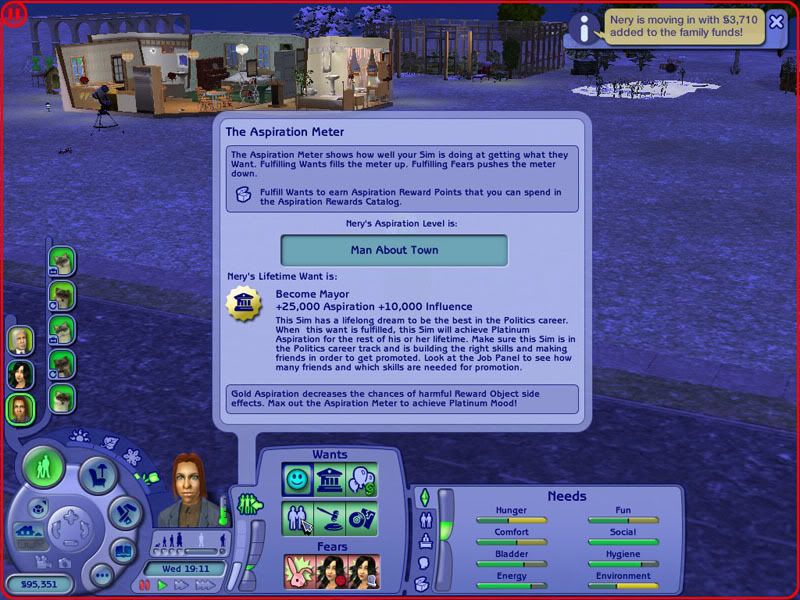Open the Needs plumbob tab
The height and width of the screenshot is (600, 800).
coord(423,498)
